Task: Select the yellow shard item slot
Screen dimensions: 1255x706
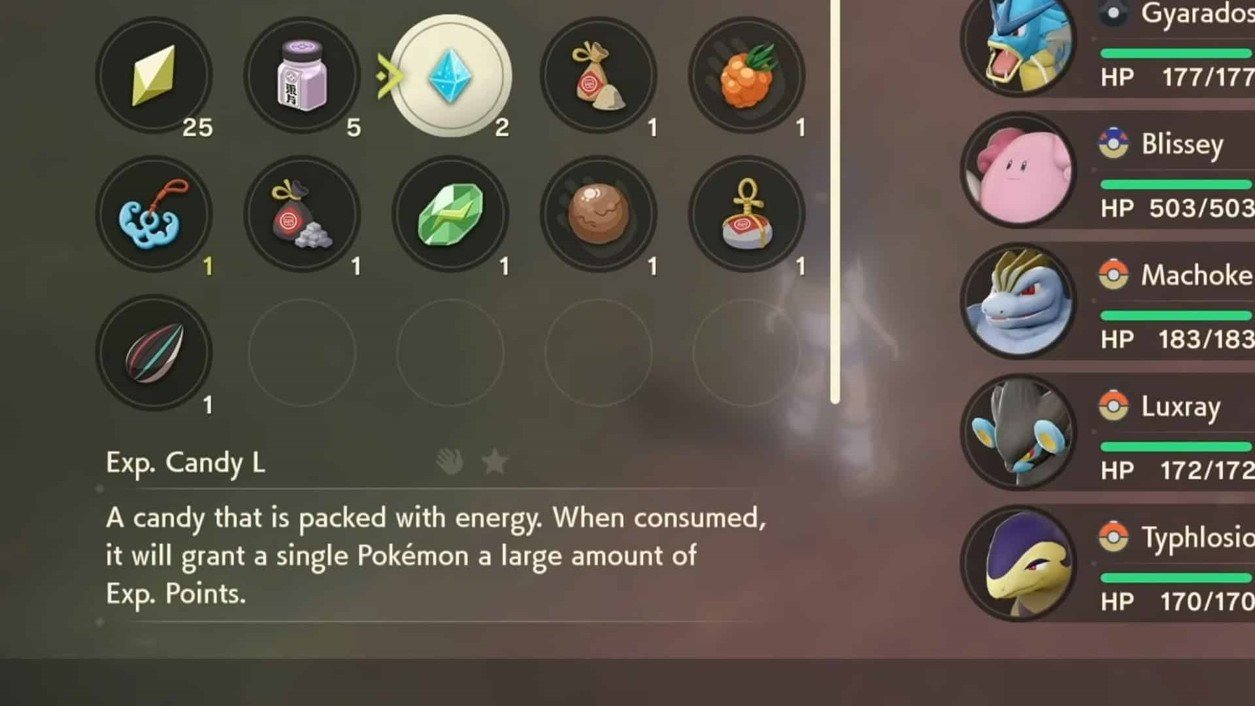Action: point(153,76)
